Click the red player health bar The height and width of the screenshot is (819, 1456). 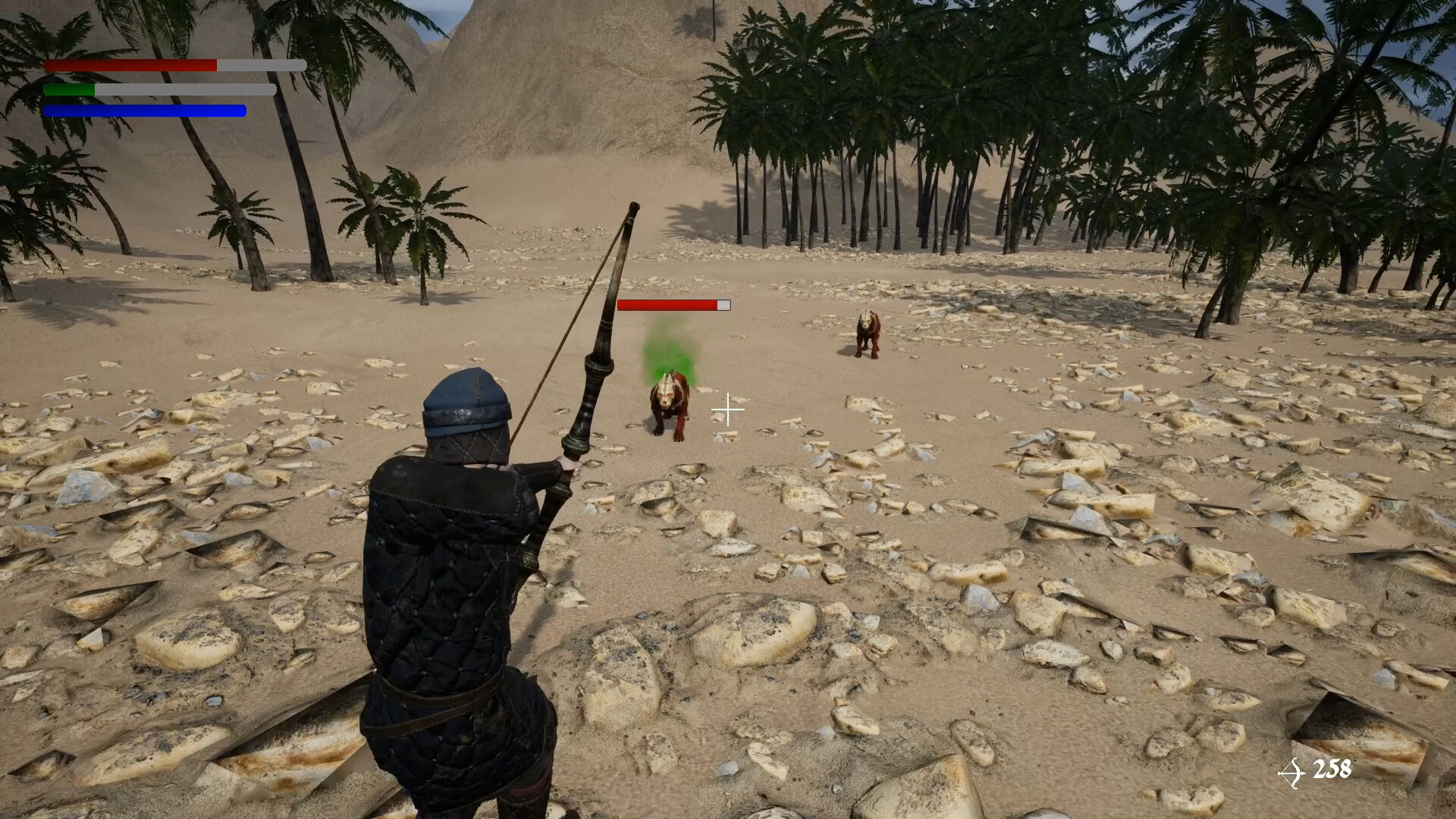(129, 66)
